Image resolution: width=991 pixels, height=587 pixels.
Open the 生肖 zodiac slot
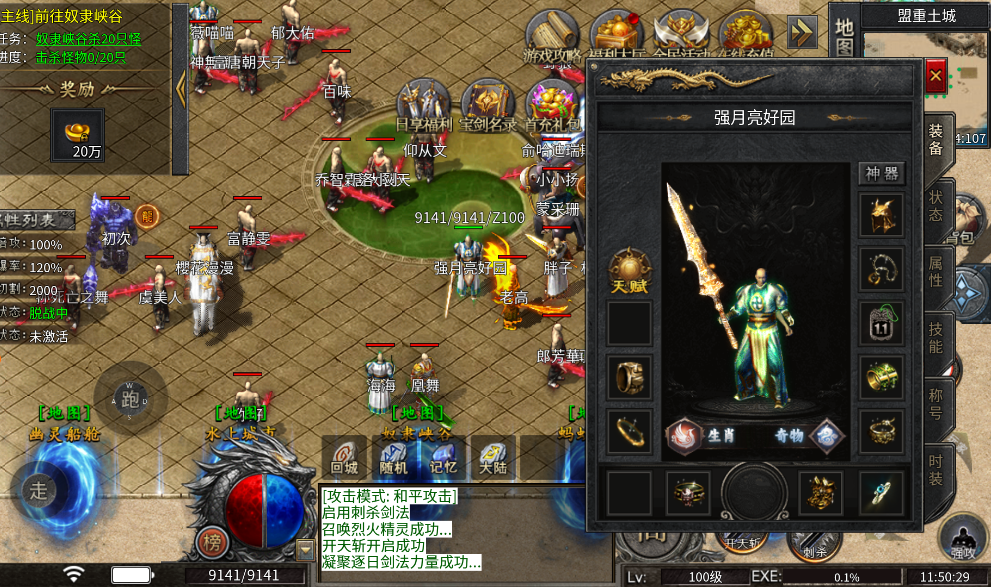click(685, 436)
